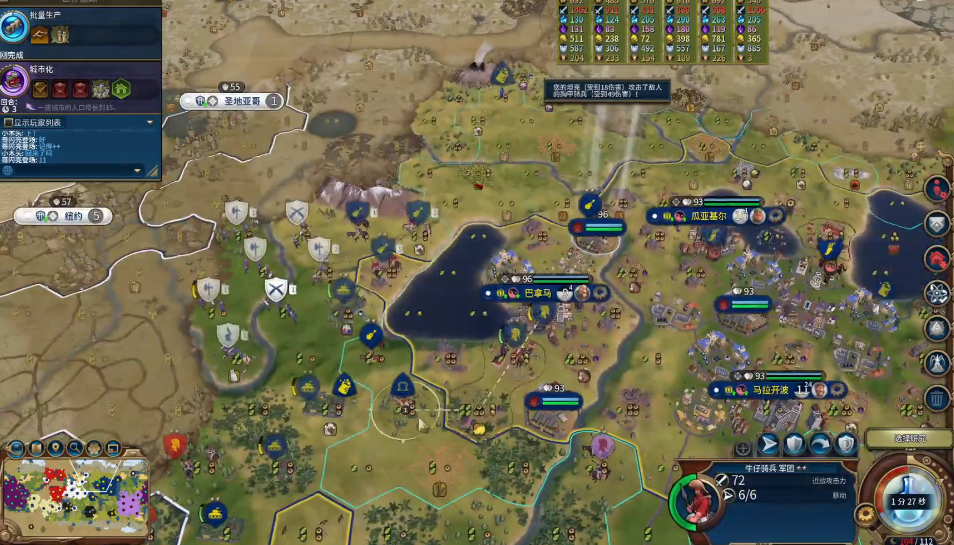
Task: Choose the skip turn curved-arrow action
Action: pyautogui.click(x=820, y=445)
